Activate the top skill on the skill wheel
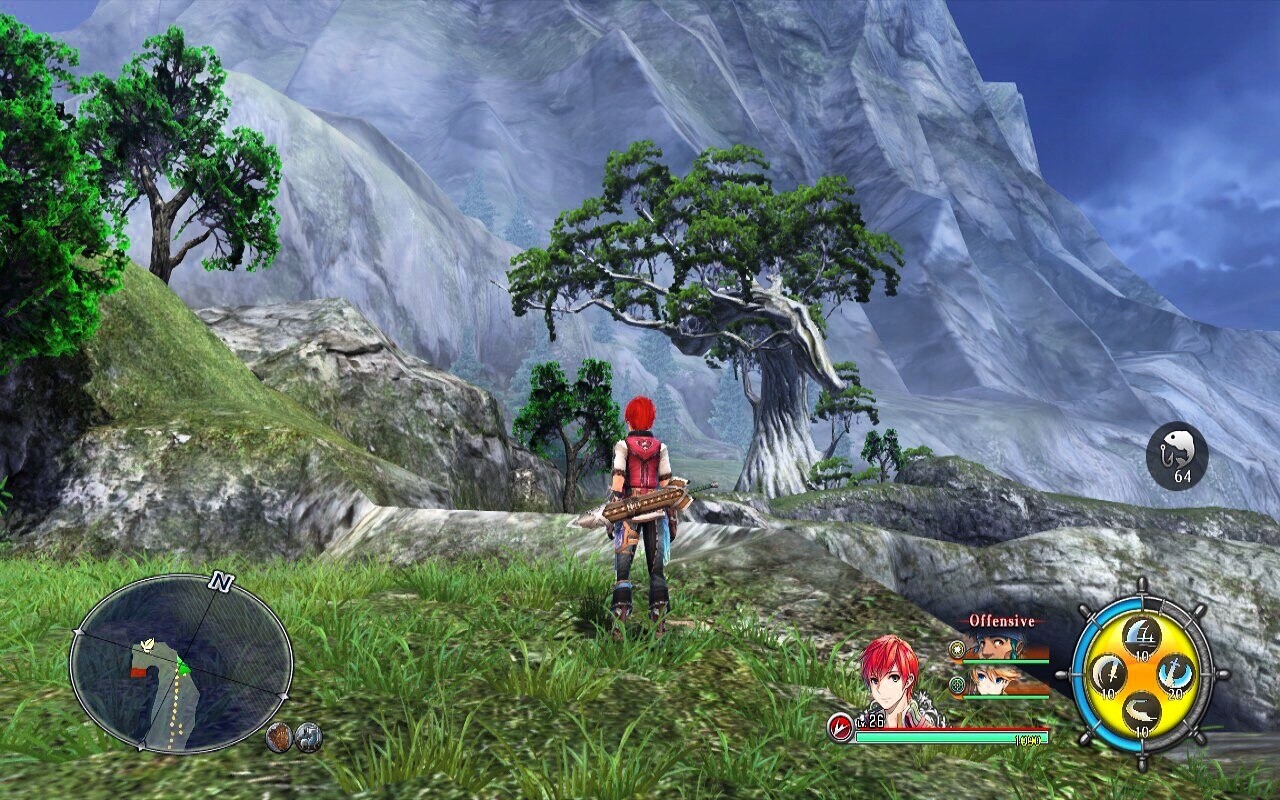 1141,632
